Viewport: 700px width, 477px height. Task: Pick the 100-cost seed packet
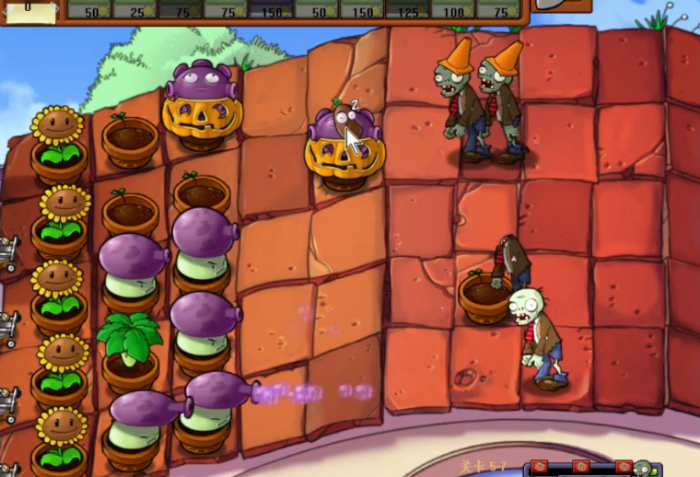click(453, 9)
